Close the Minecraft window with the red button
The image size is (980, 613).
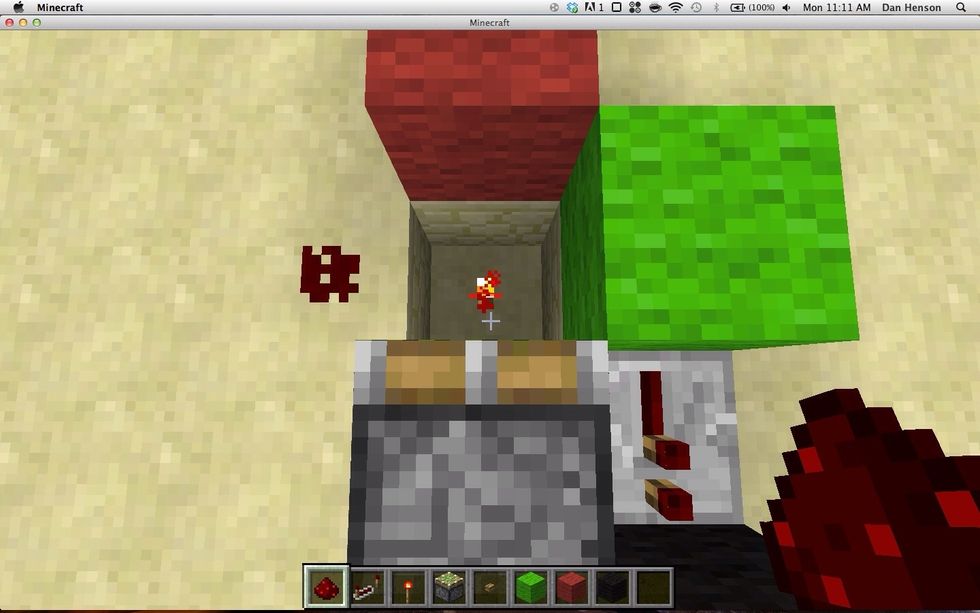tap(11, 22)
